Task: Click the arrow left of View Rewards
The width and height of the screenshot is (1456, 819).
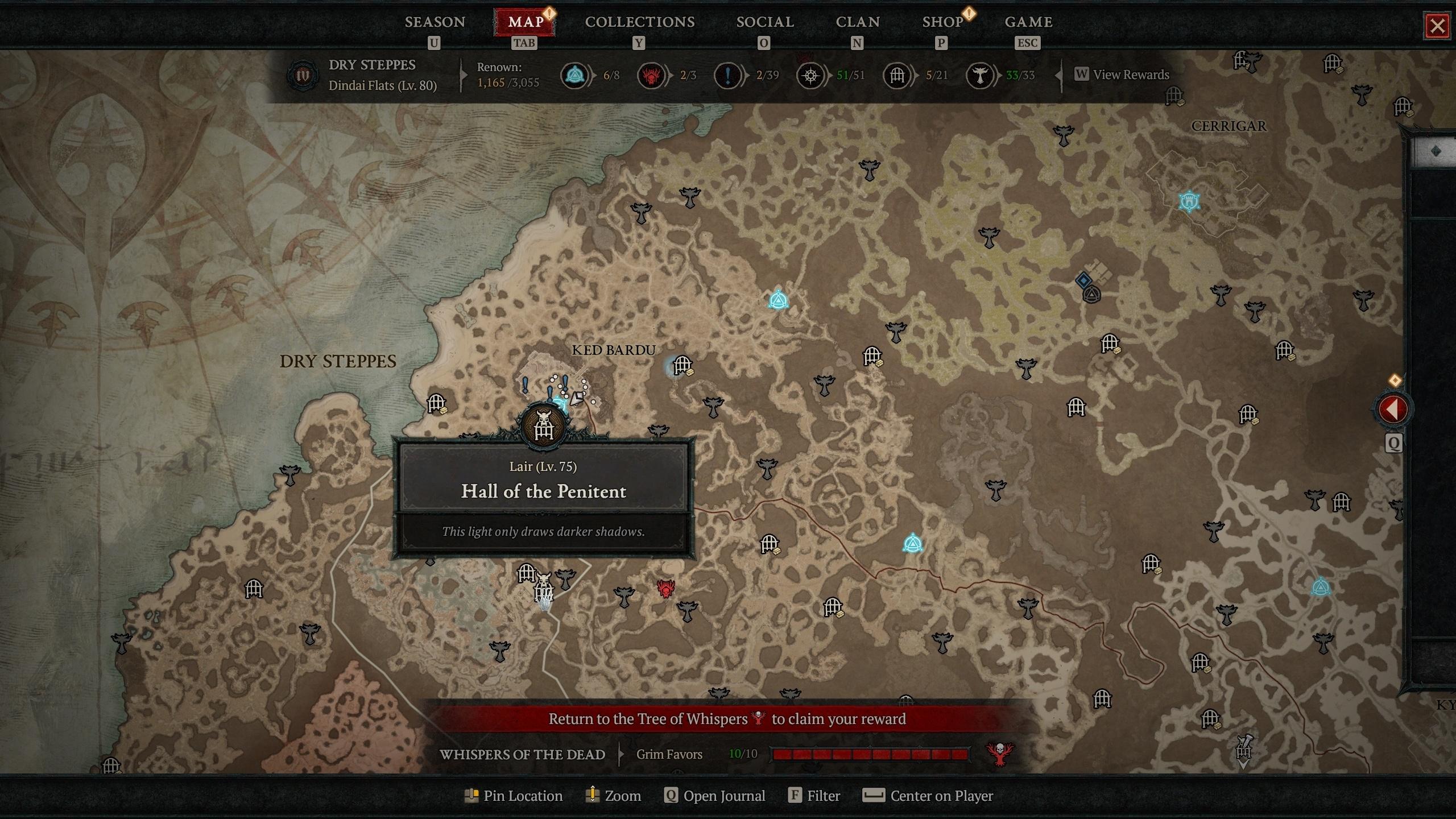Action: point(1059,75)
